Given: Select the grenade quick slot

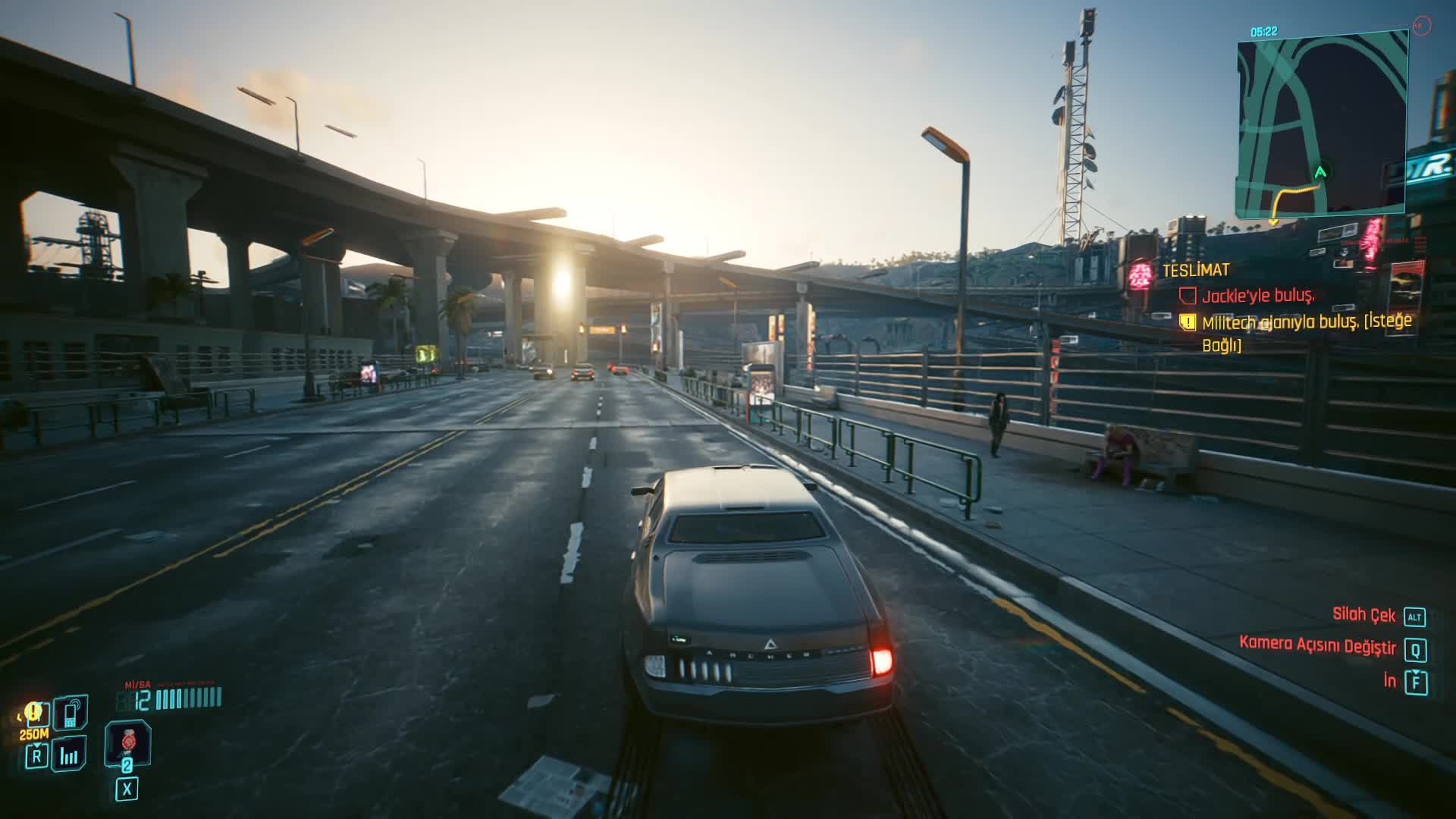Looking at the screenshot, I should pos(127,742).
